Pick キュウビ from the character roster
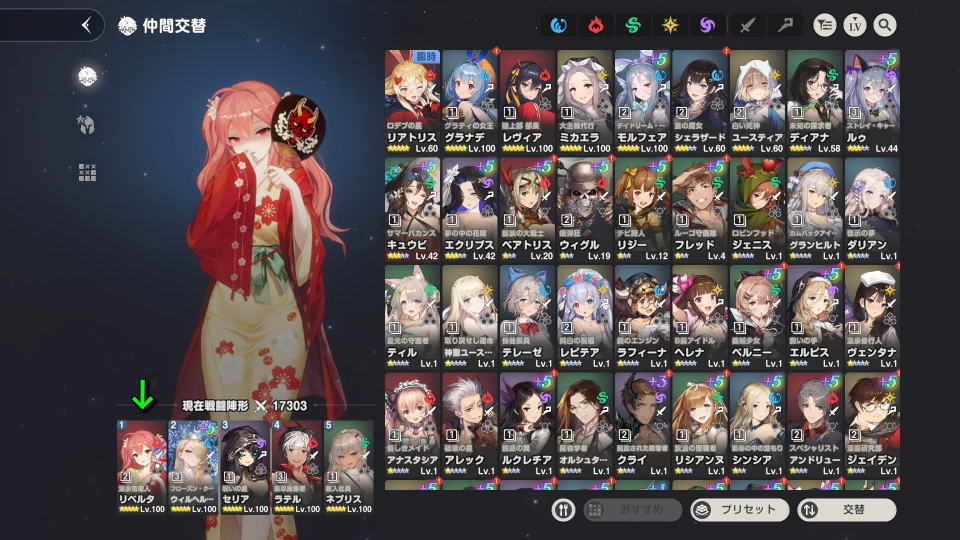The height and width of the screenshot is (540, 960). click(412, 209)
